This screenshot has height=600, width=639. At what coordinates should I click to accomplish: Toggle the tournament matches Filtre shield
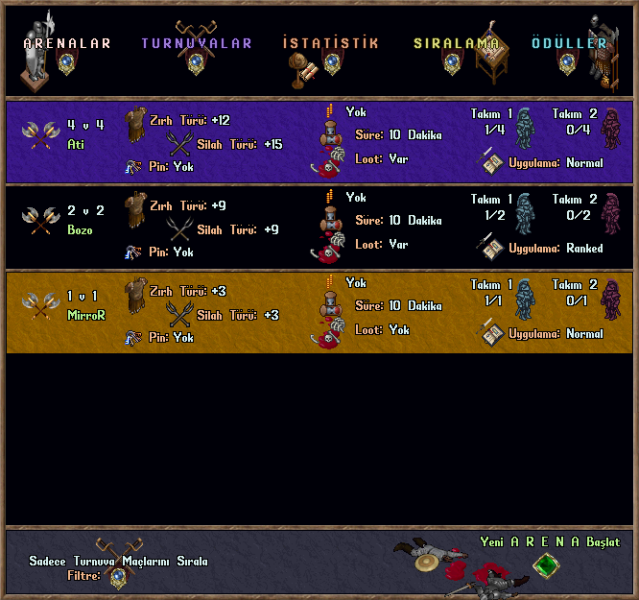coord(118,577)
